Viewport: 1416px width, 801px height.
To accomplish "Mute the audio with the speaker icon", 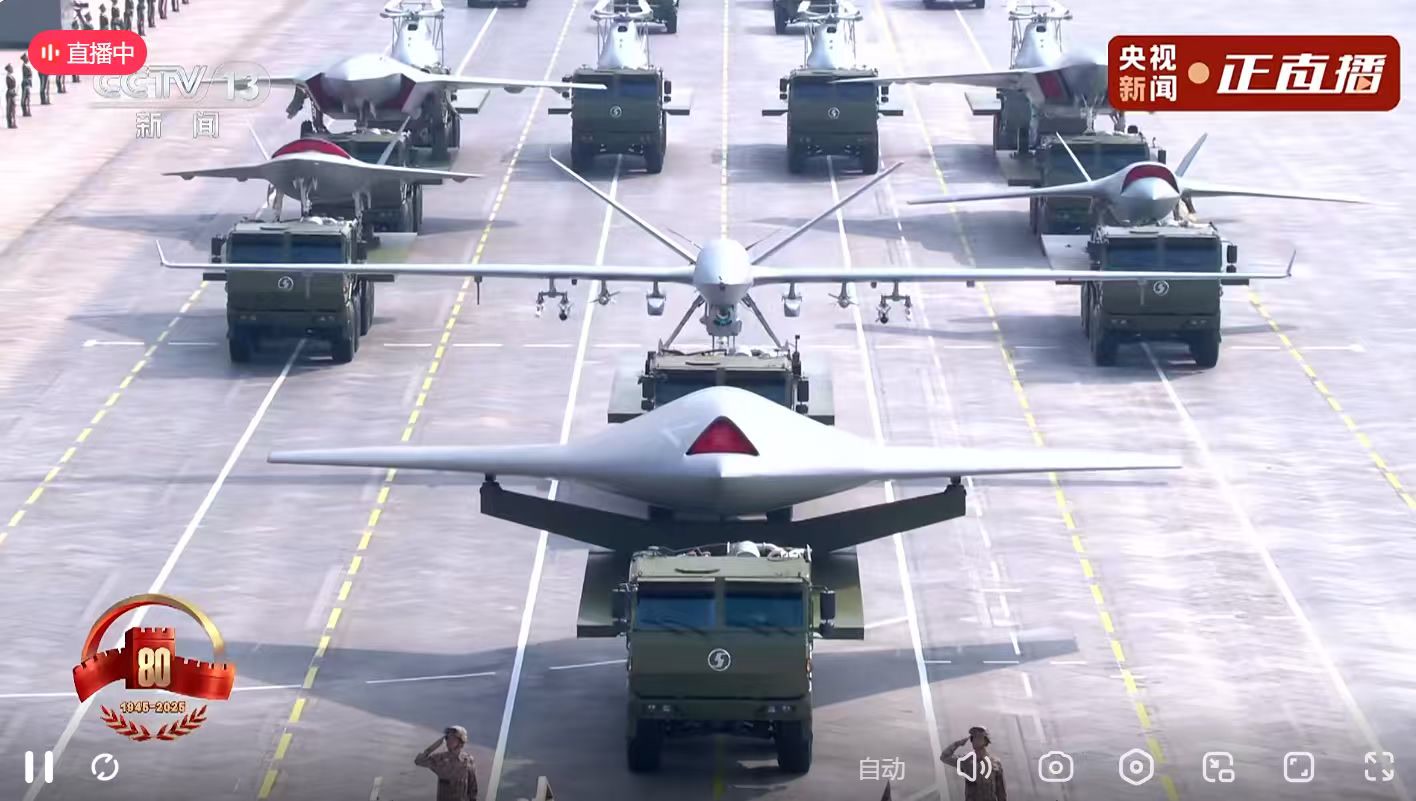I will point(972,767).
